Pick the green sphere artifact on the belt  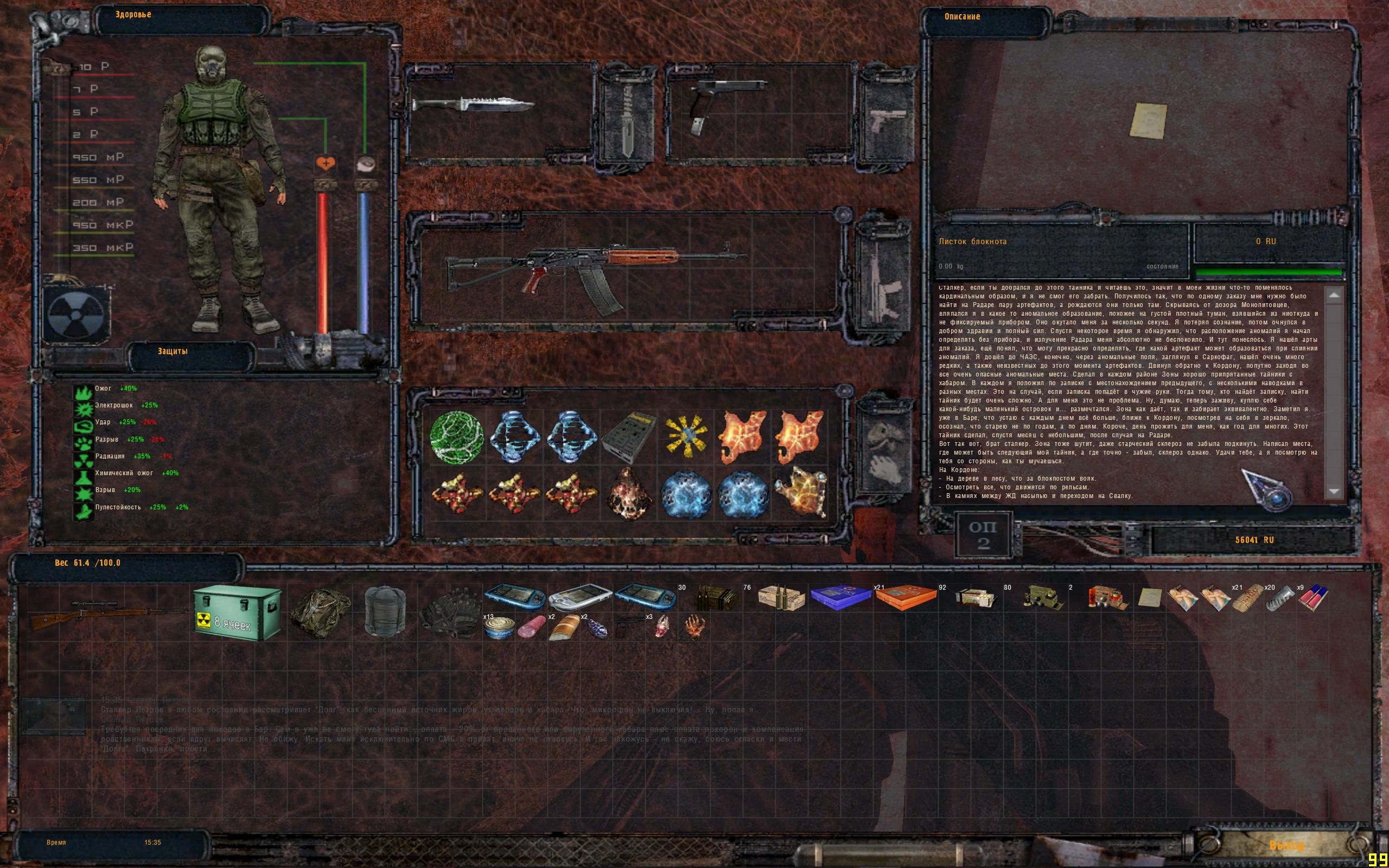(x=457, y=437)
